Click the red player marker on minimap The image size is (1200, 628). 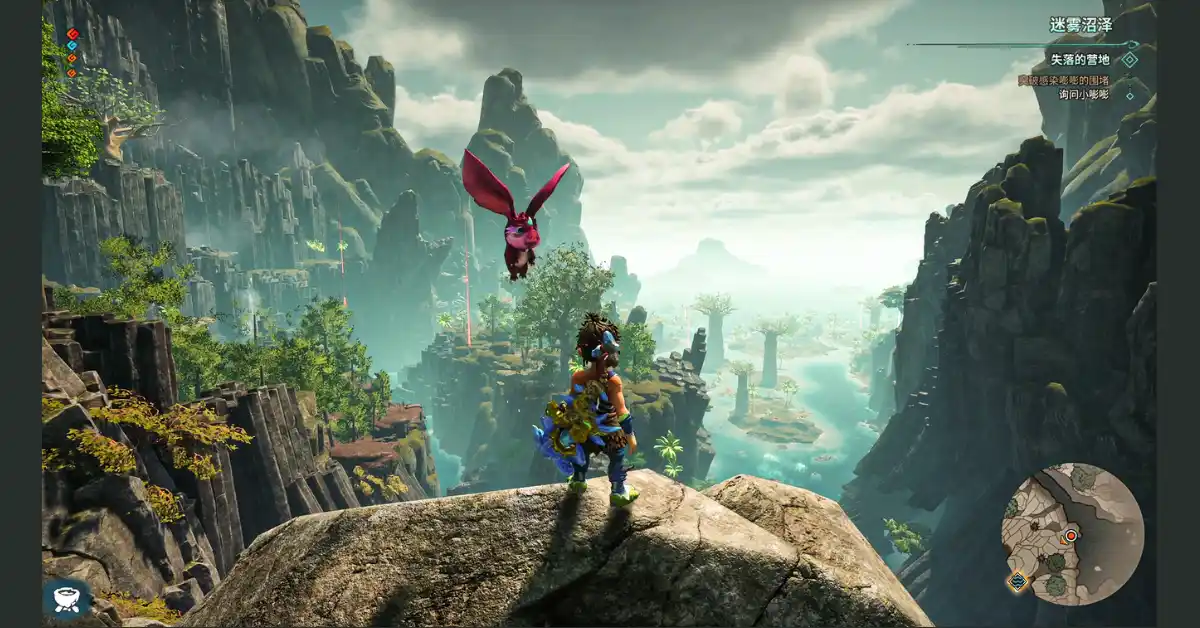1071,536
